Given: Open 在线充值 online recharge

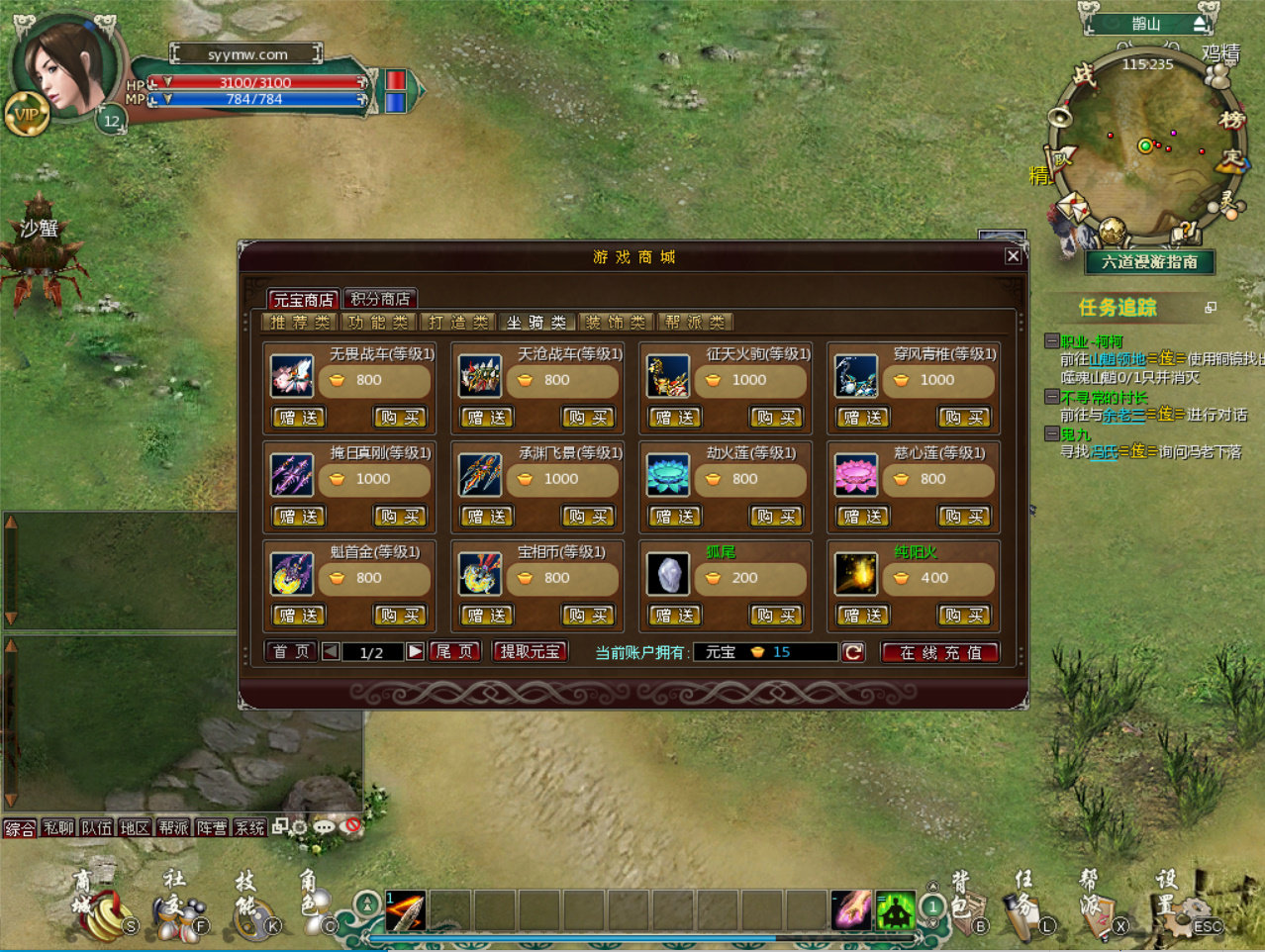Looking at the screenshot, I should [940, 653].
